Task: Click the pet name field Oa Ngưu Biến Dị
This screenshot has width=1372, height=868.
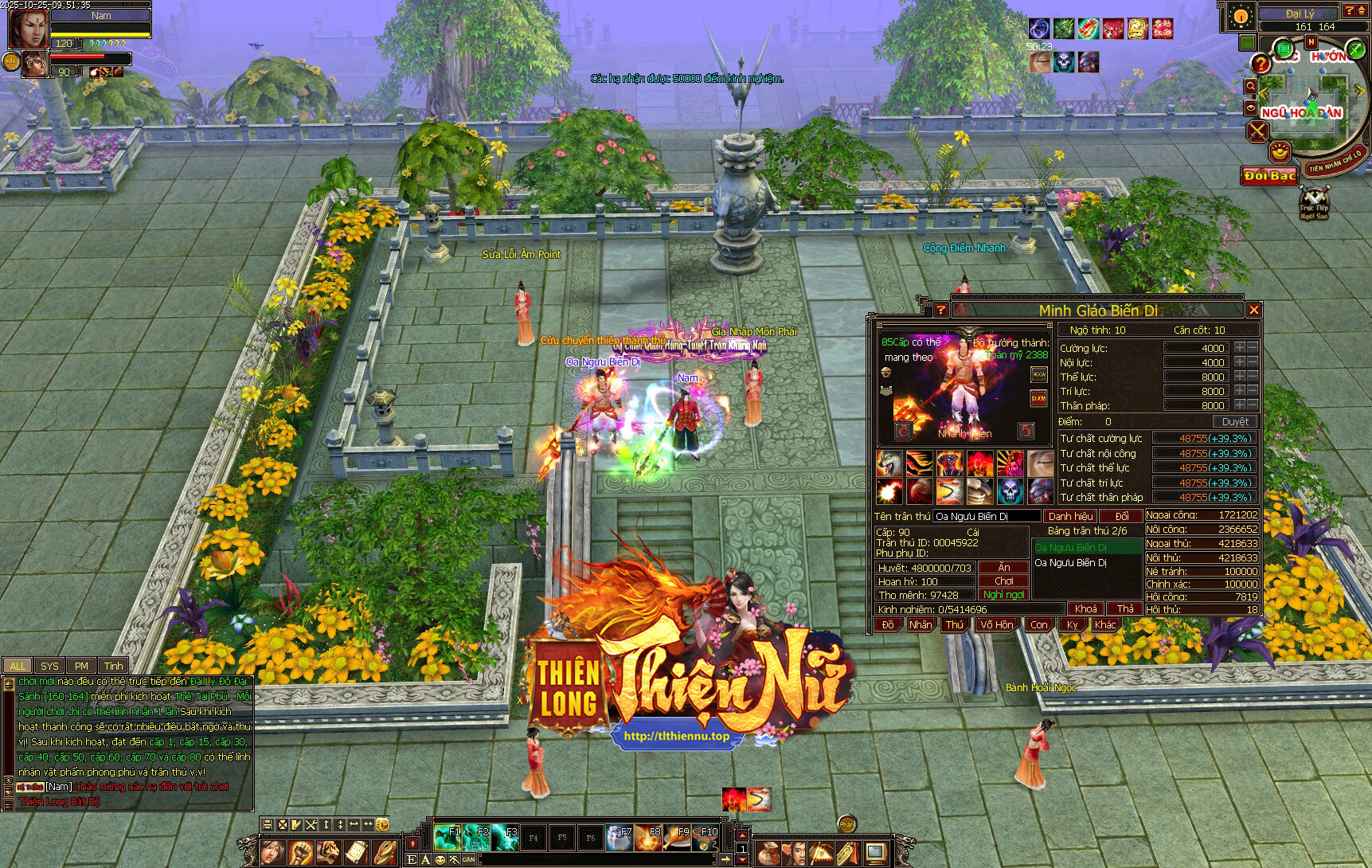Action: (x=986, y=516)
